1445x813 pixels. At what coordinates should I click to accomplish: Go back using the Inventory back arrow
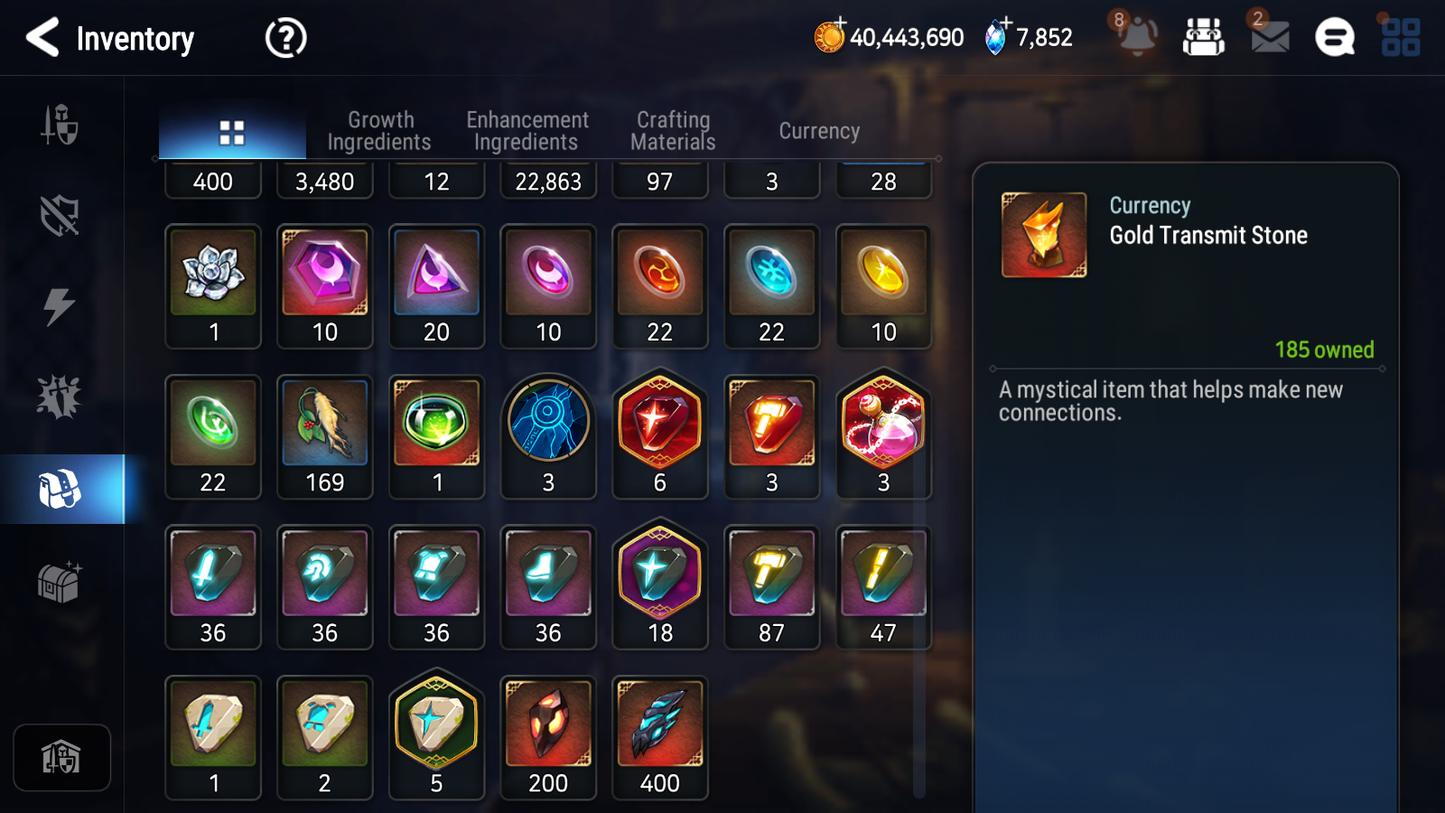(x=42, y=38)
